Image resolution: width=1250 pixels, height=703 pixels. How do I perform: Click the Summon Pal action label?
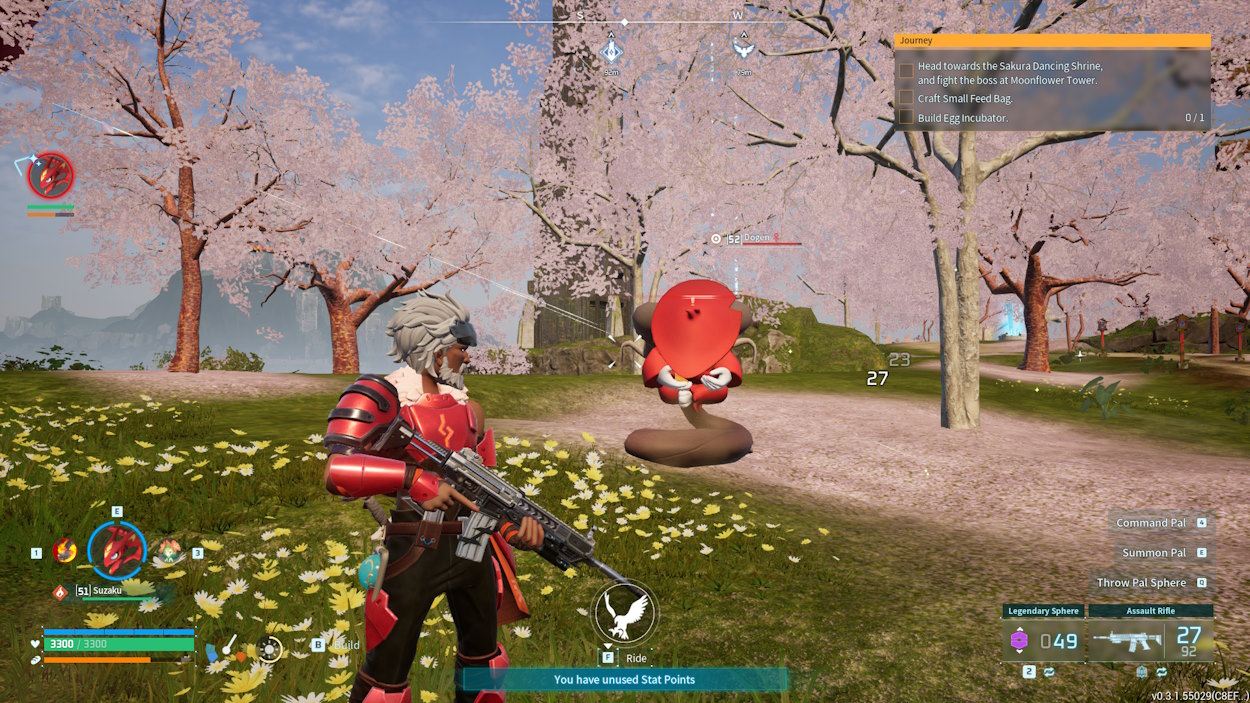pos(1153,553)
